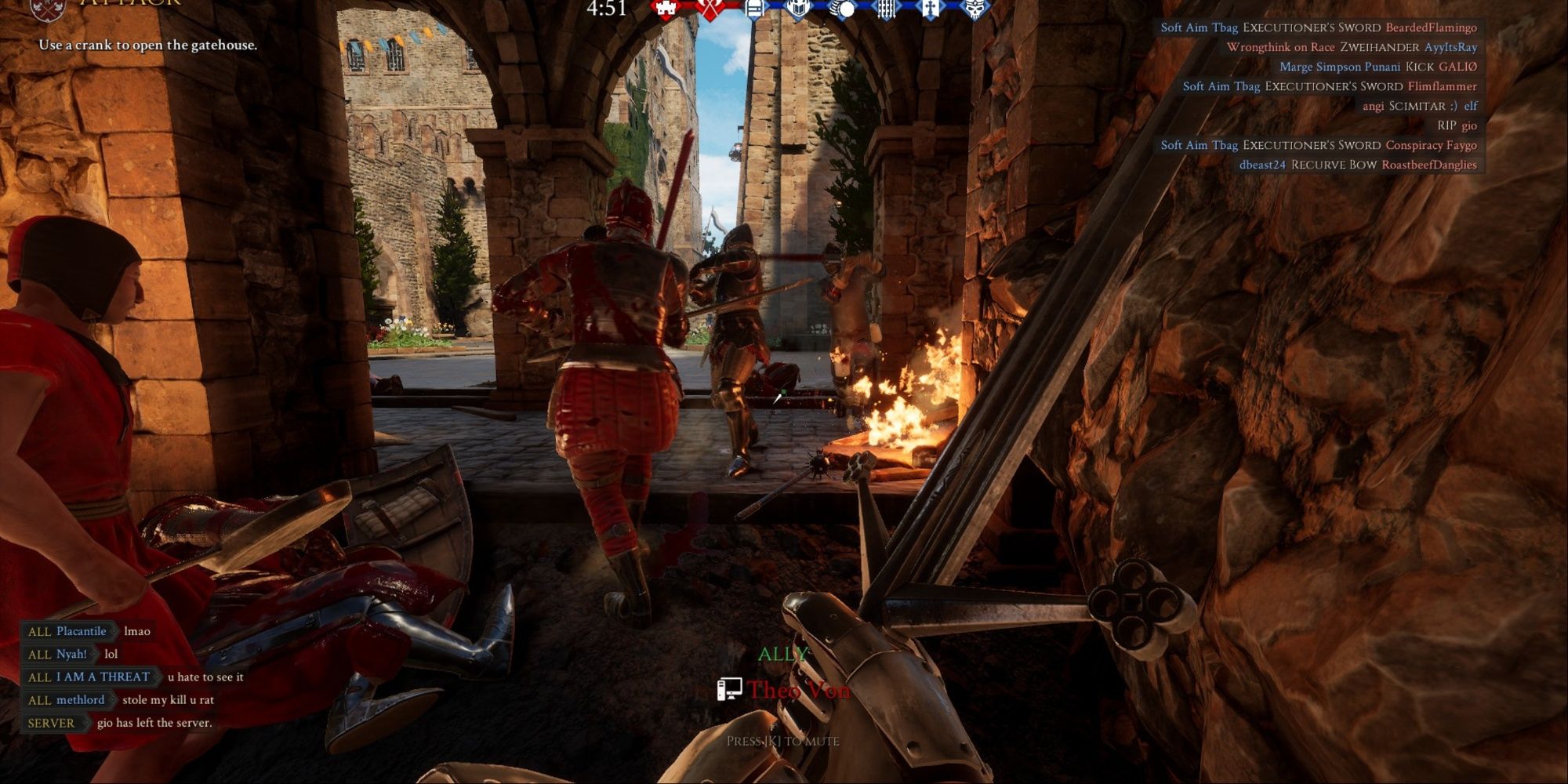
Task: Select the red castle objective icon
Action: [664, 9]
